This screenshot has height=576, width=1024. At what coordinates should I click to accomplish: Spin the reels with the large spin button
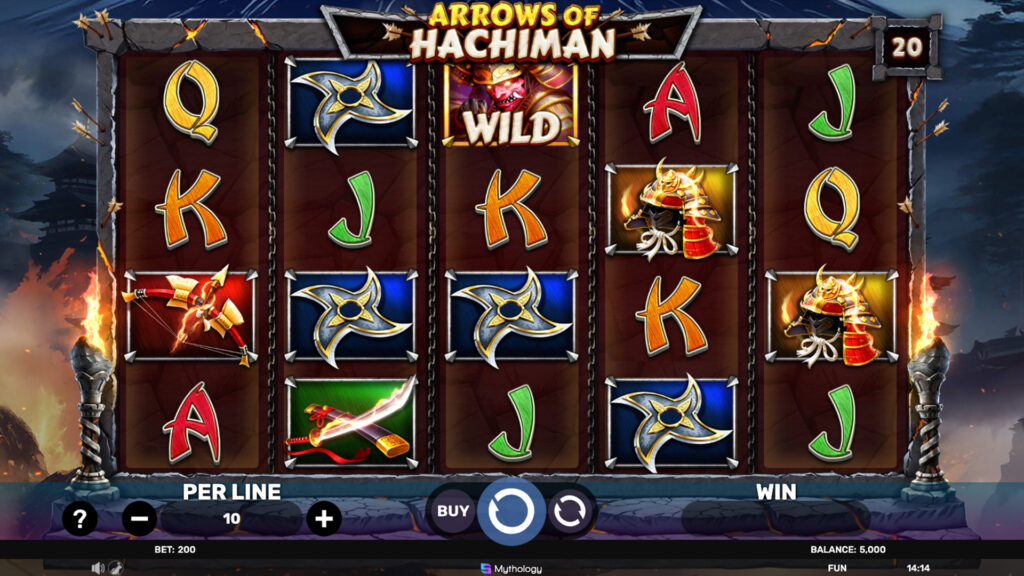tap(511, 511)
